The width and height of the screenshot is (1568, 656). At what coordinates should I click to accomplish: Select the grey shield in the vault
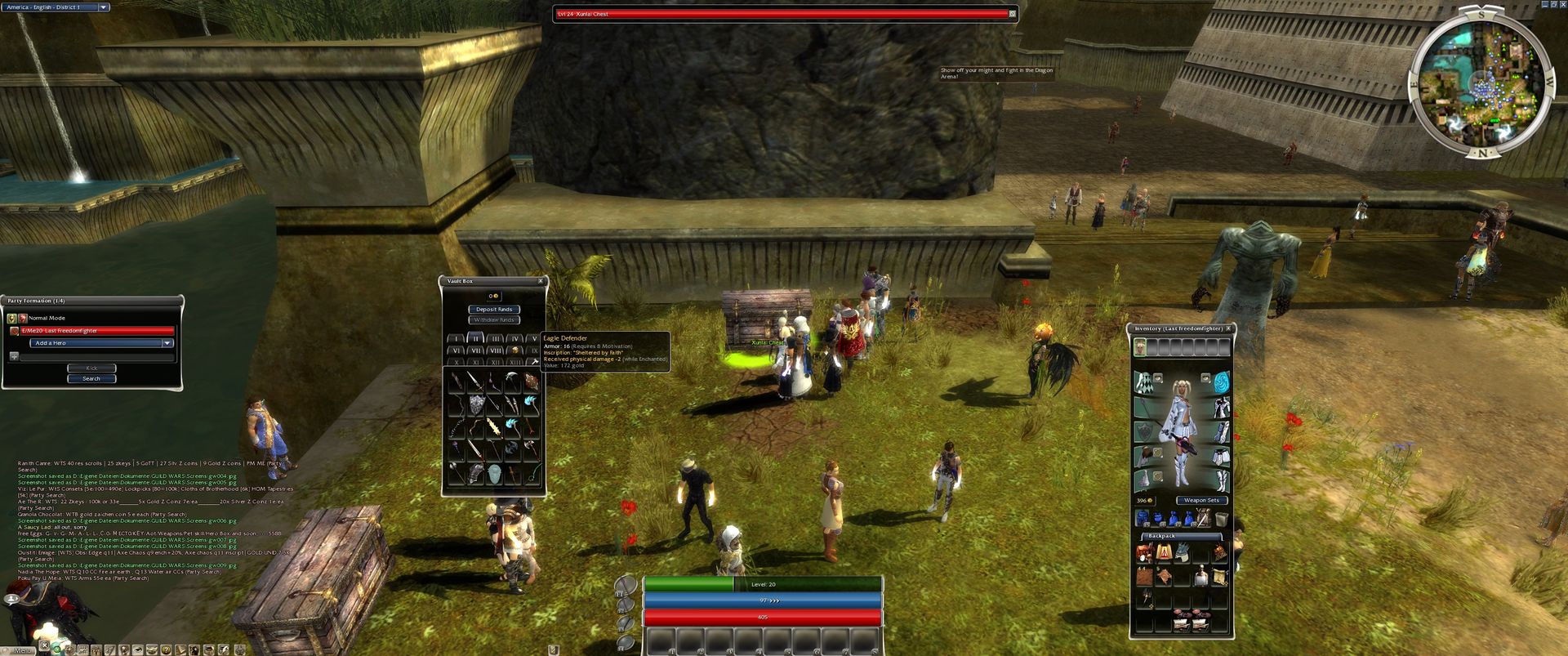pos(477,404)
